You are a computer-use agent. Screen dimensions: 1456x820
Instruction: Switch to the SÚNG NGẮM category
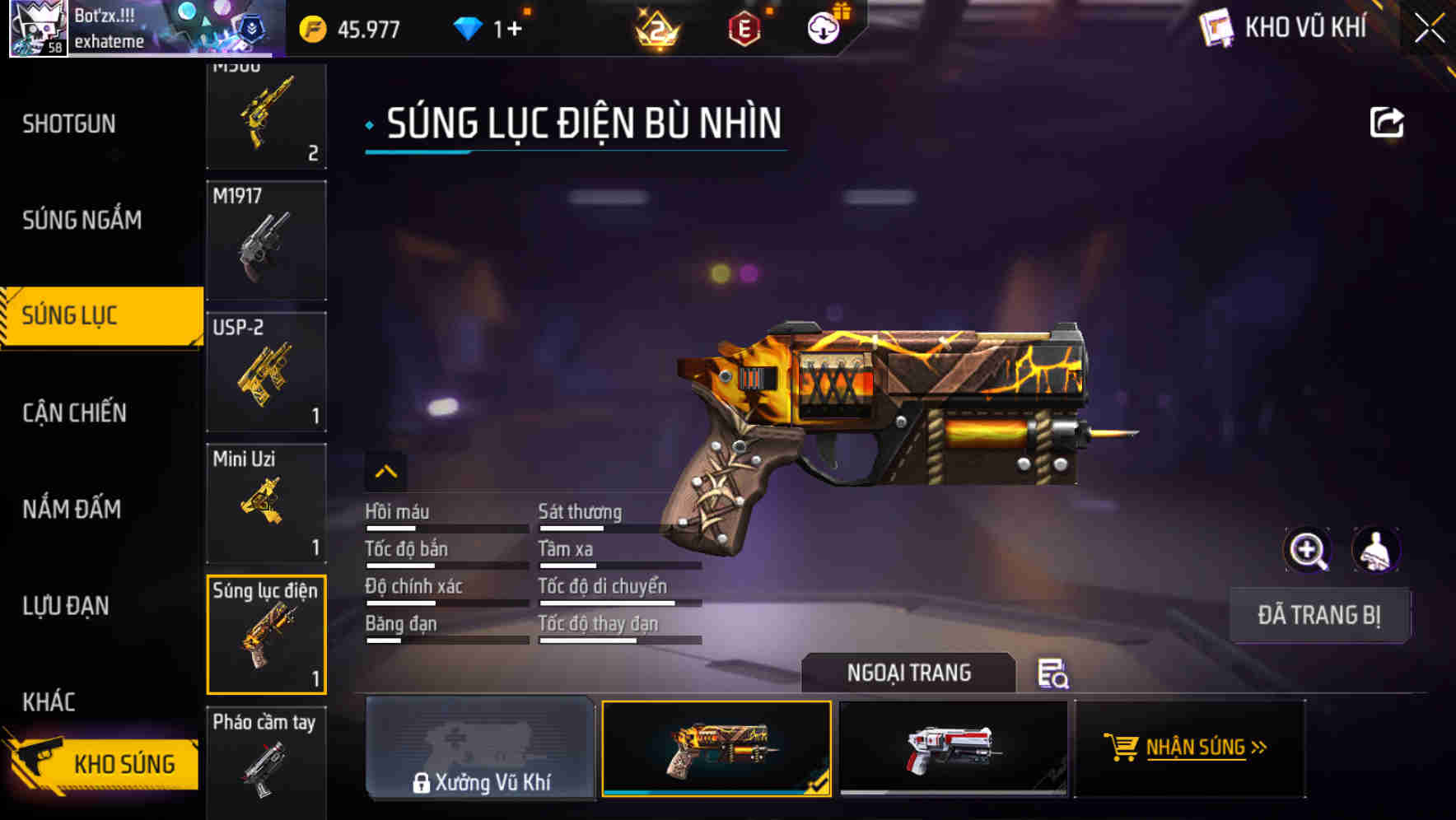82,220
